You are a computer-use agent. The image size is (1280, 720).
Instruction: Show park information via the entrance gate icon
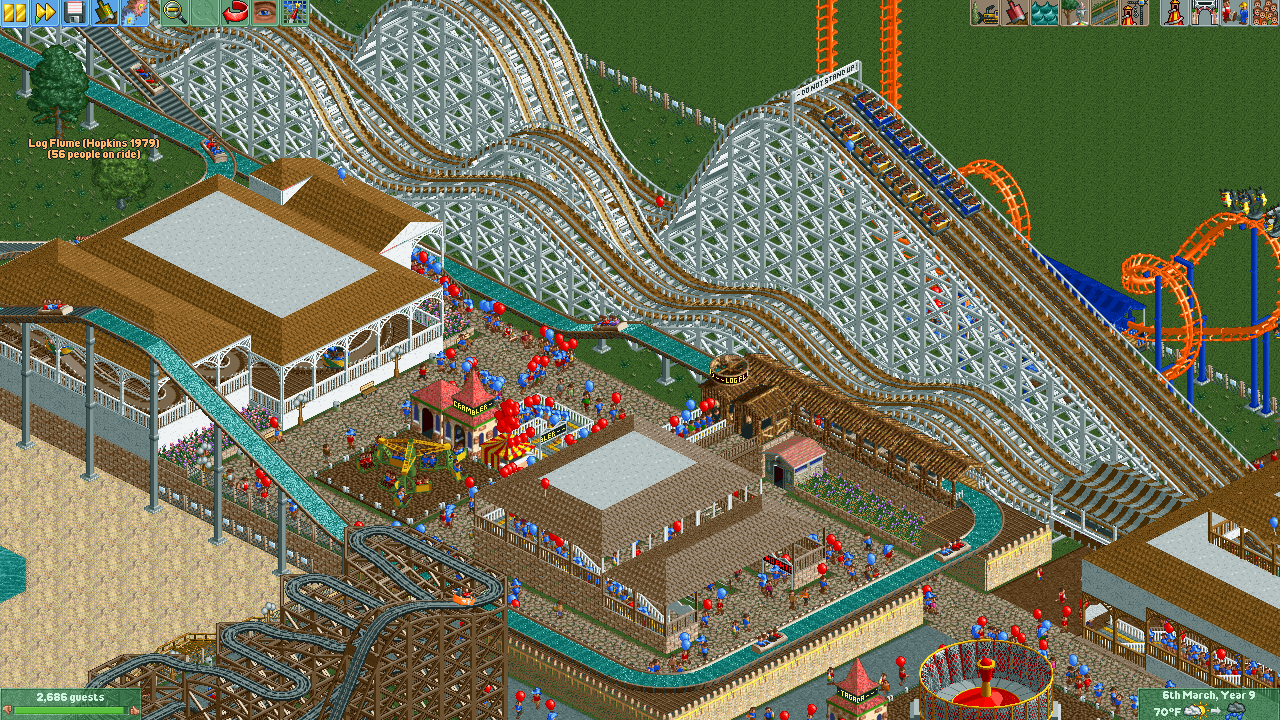click(1205, 12)
